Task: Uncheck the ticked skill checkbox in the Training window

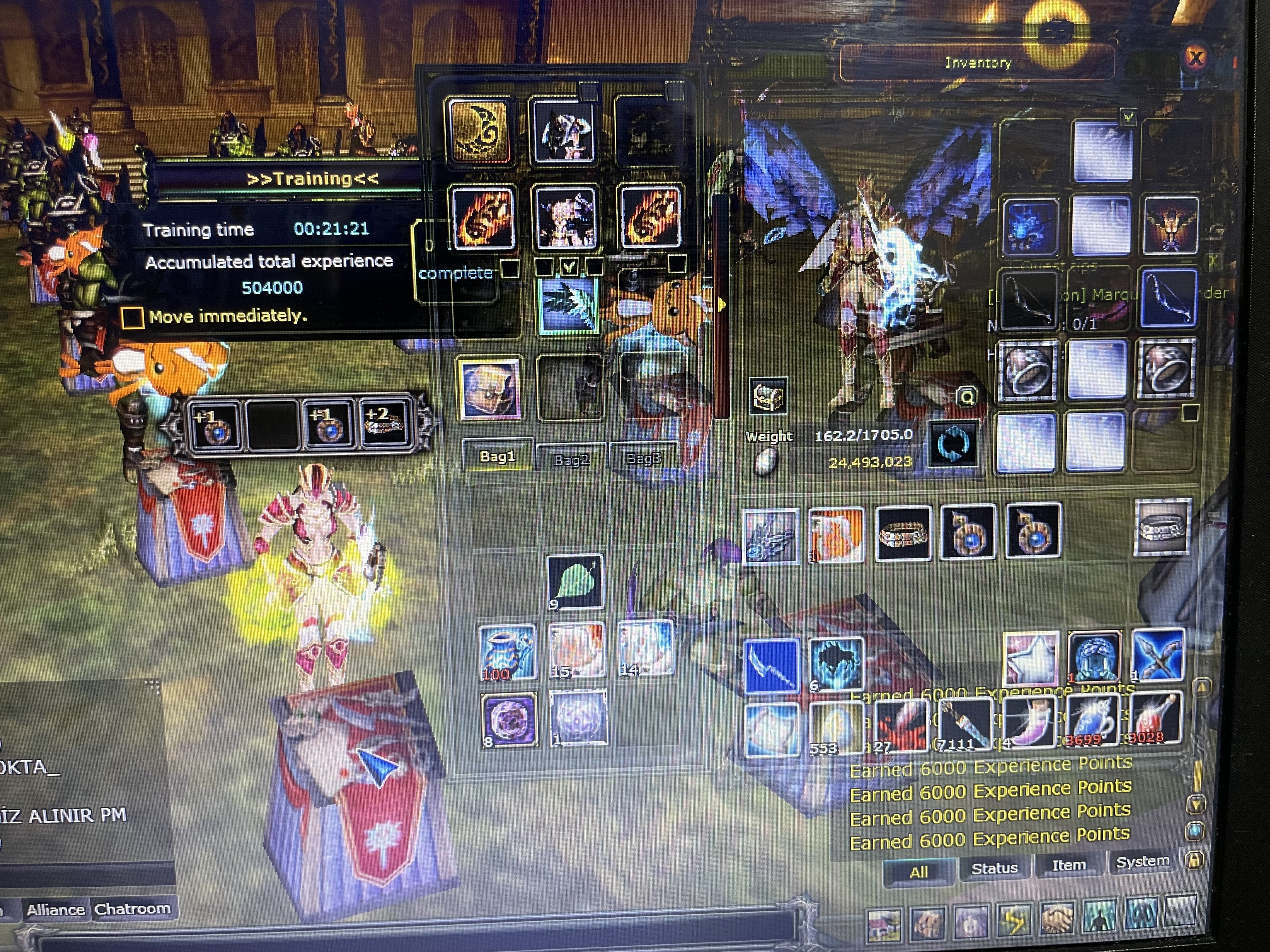Action: 571,267
